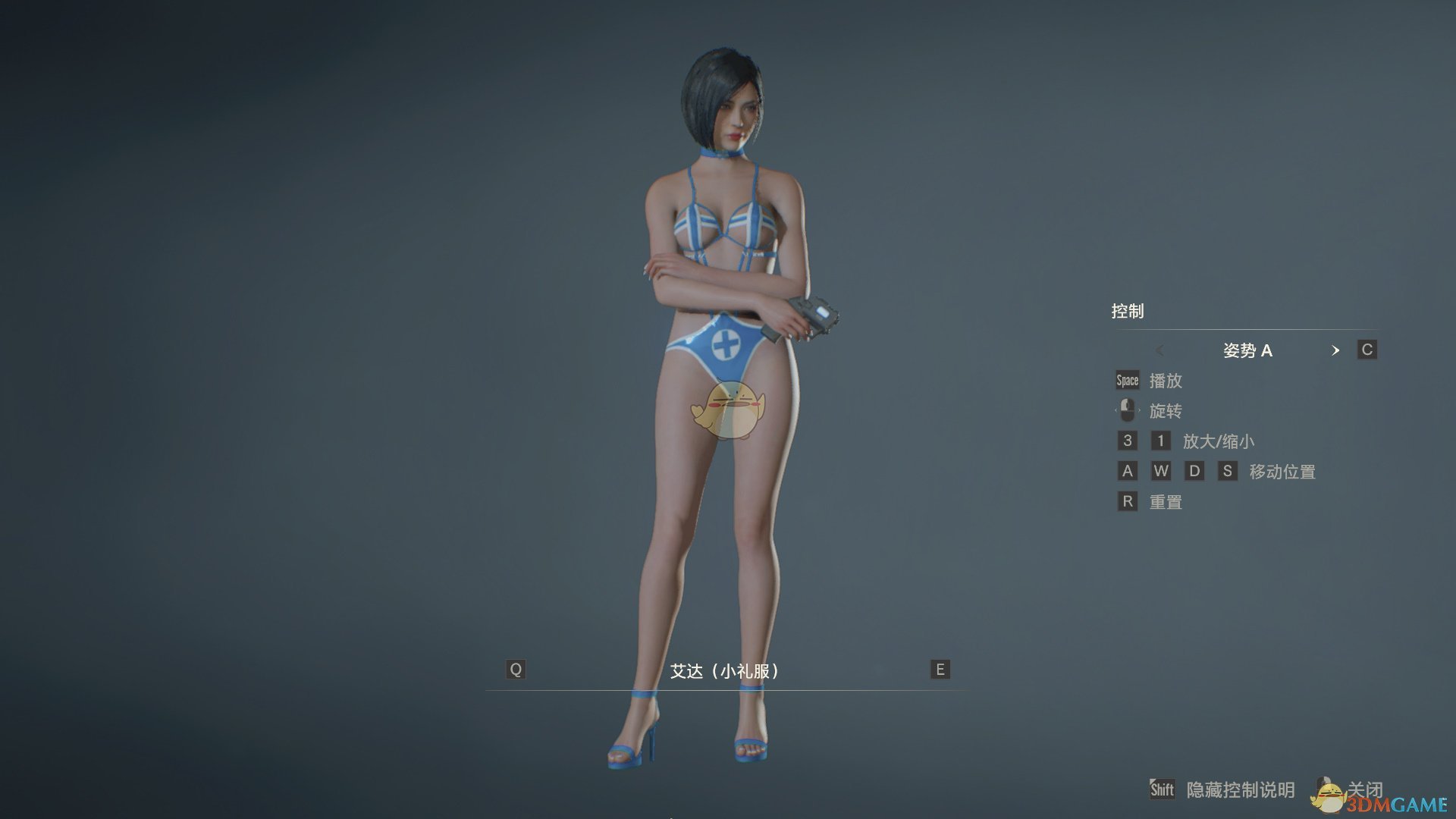1456x819 pixels.
Task: Click the Space key icon beside 播放
Action: pos(1127,381)
